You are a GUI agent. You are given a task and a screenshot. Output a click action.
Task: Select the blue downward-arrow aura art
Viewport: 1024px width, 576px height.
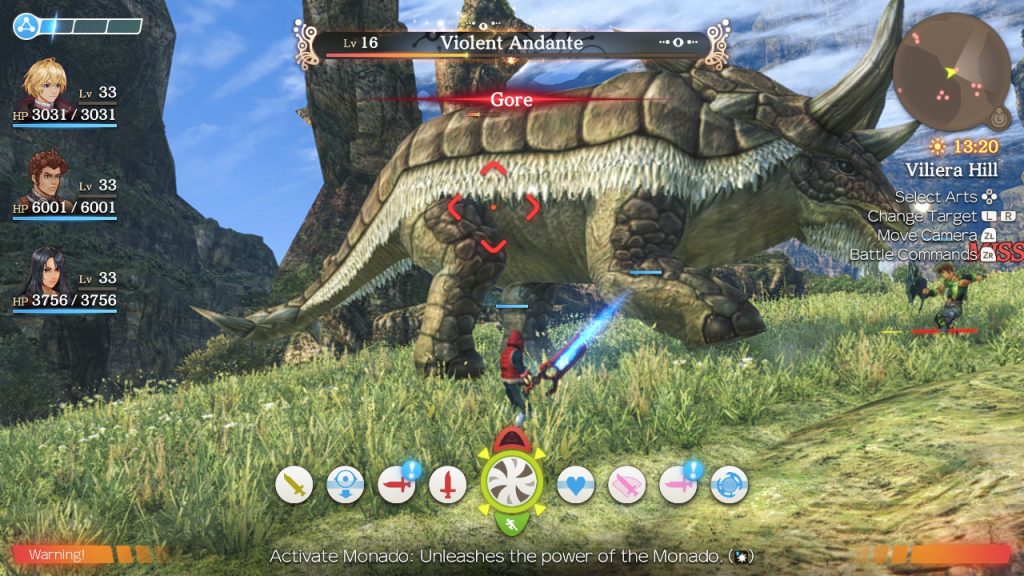coord(345,486)
